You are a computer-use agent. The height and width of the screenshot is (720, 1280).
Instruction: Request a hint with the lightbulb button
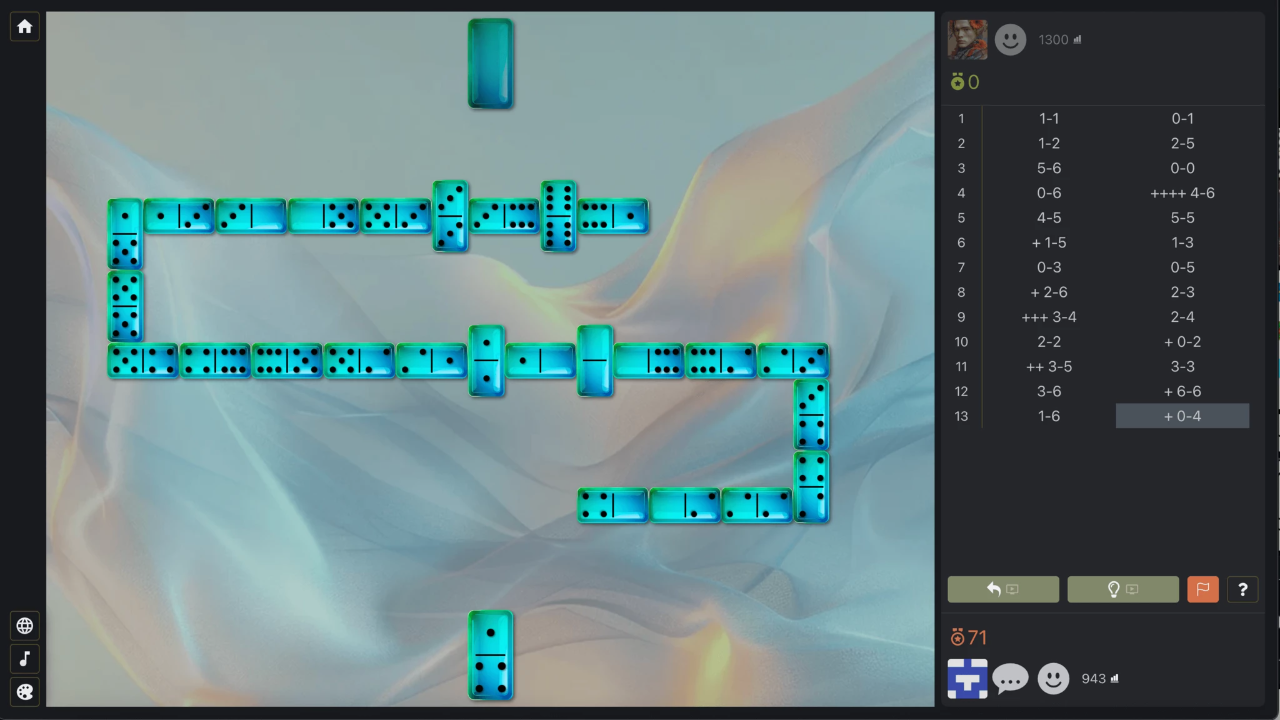click(1123, 589)
